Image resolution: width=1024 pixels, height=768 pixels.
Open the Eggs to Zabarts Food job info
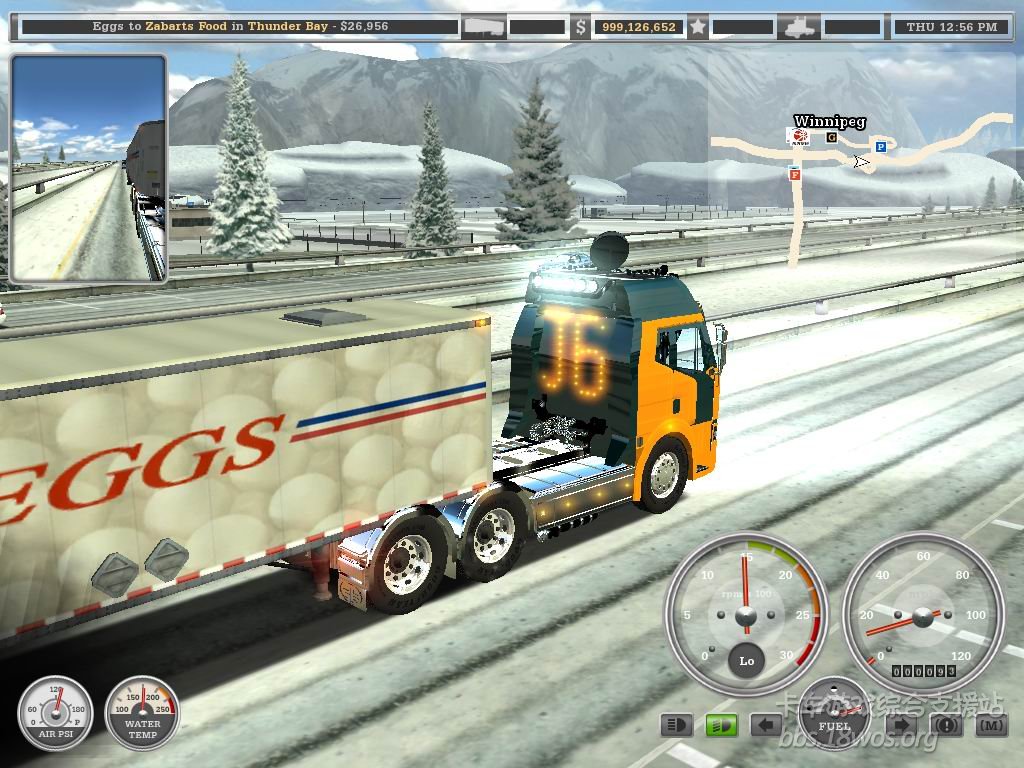point(238,27)
